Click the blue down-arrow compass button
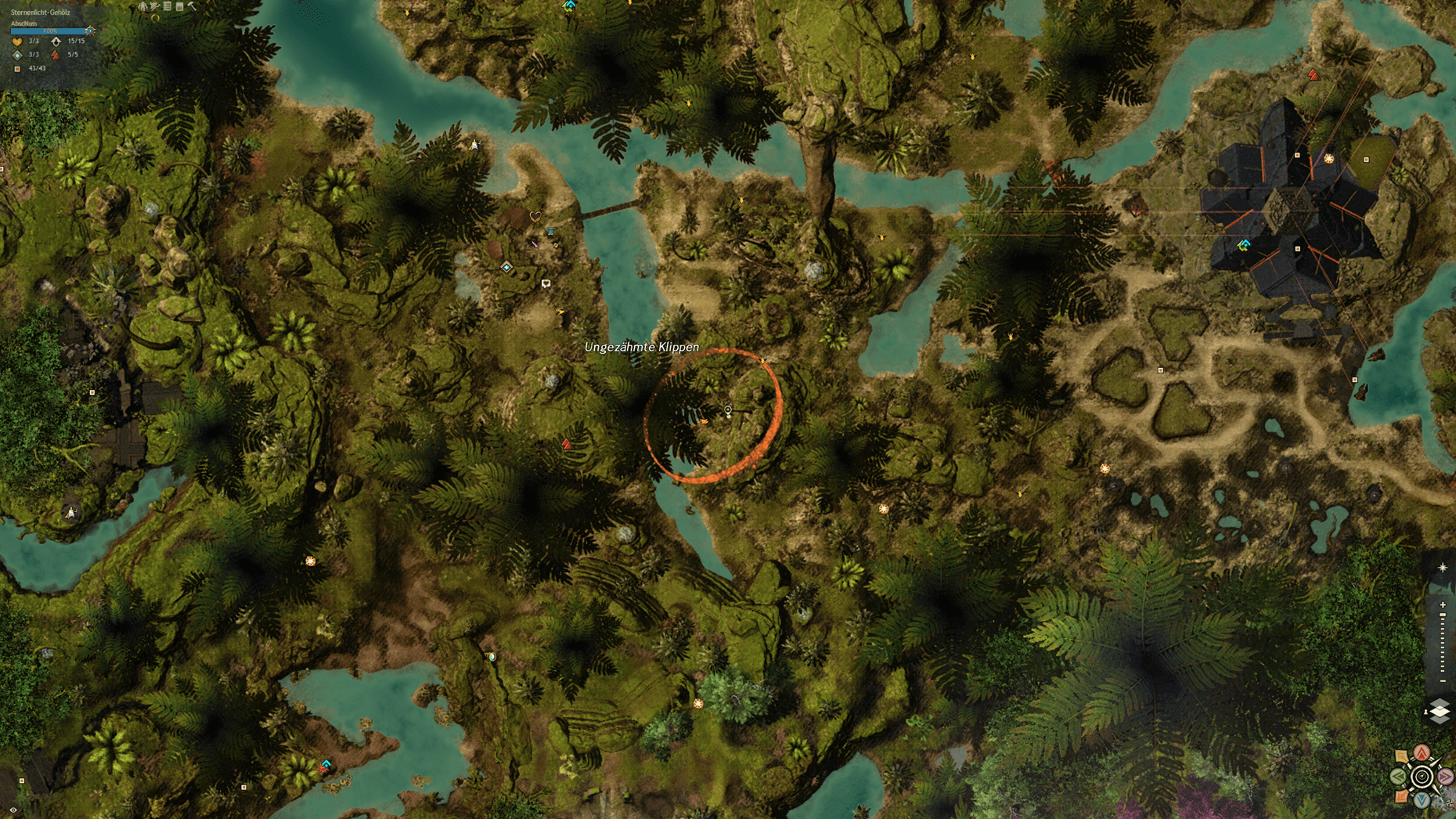1456x819 pixels. point(1422,800)
